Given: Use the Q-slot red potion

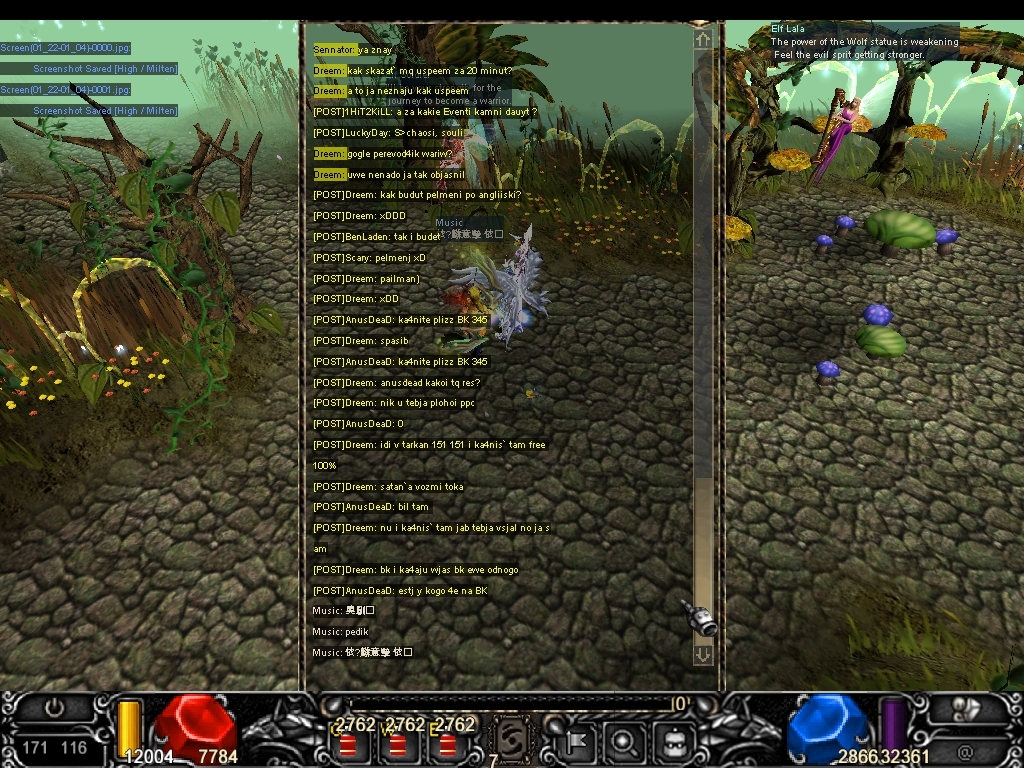Looking at the screenshot, I should 349,745.
